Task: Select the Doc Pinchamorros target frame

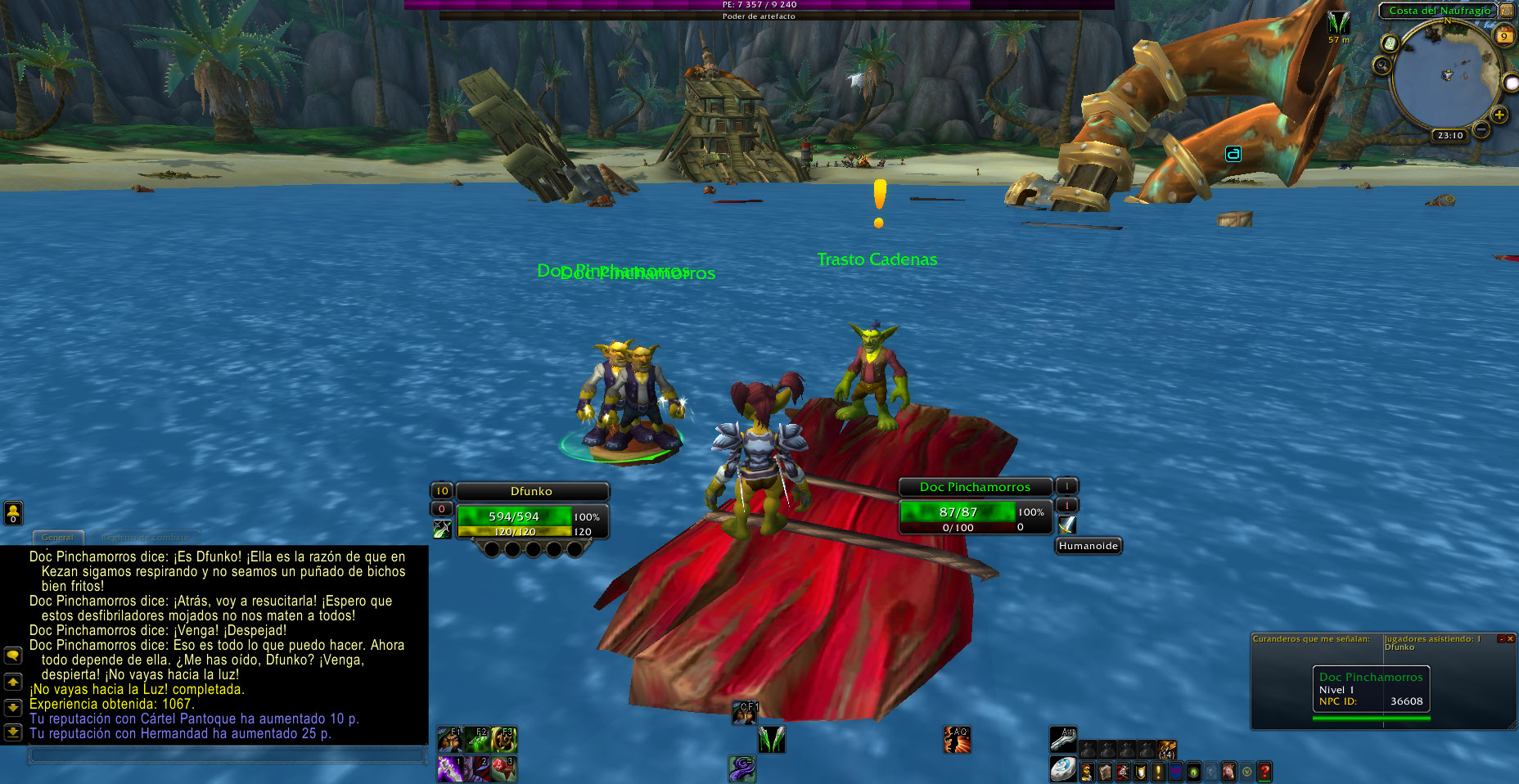Action: [975, 487]
